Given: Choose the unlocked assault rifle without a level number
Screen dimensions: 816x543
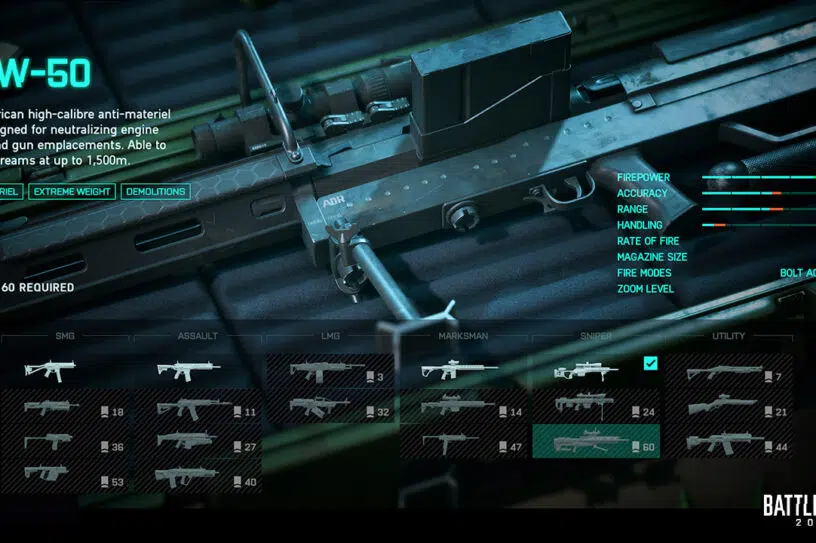Looking at the screenshot, I should tap(198, 372).
